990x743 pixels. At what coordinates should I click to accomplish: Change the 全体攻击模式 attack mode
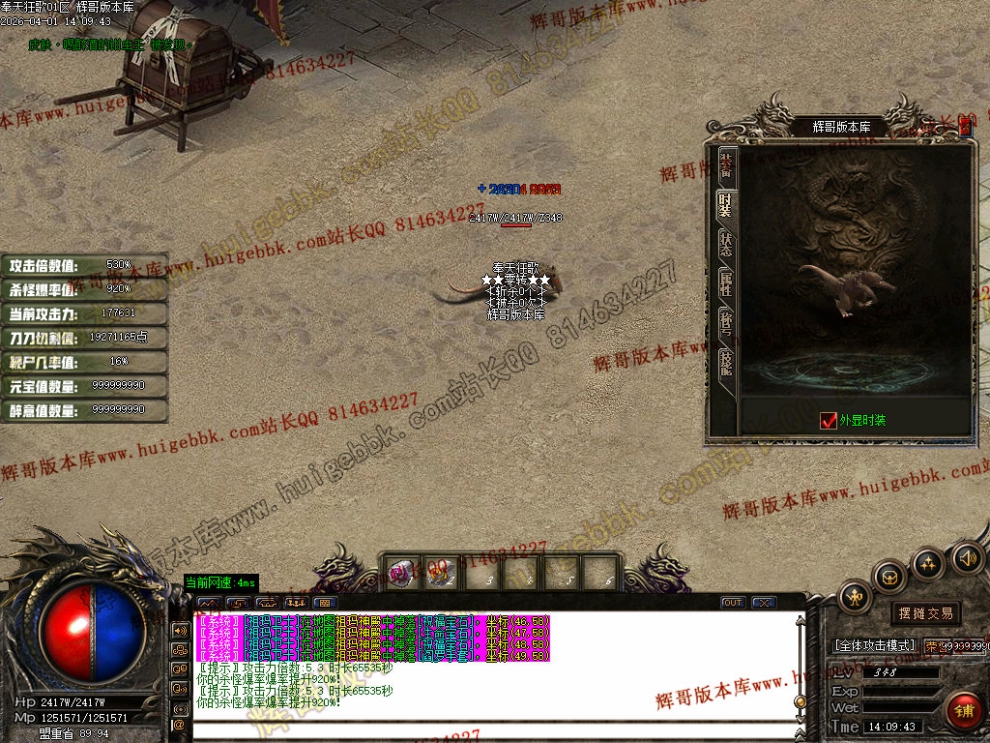click(876, 646)
